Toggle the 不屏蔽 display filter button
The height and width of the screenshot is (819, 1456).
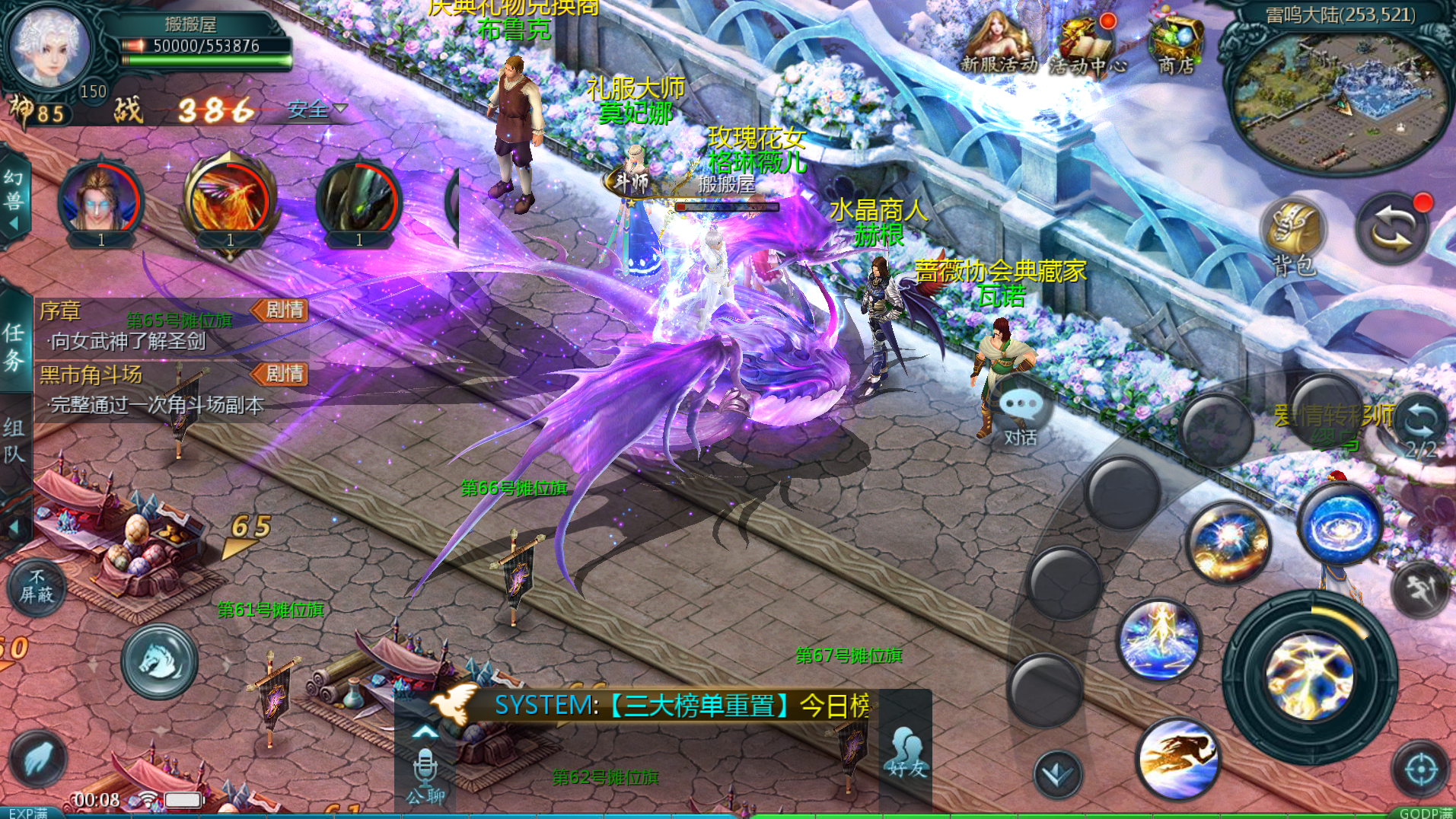[36, 587]
